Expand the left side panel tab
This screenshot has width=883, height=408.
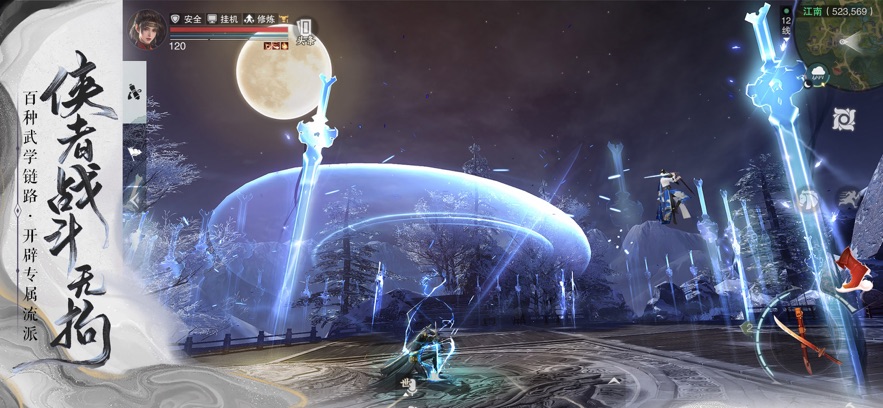134,90
